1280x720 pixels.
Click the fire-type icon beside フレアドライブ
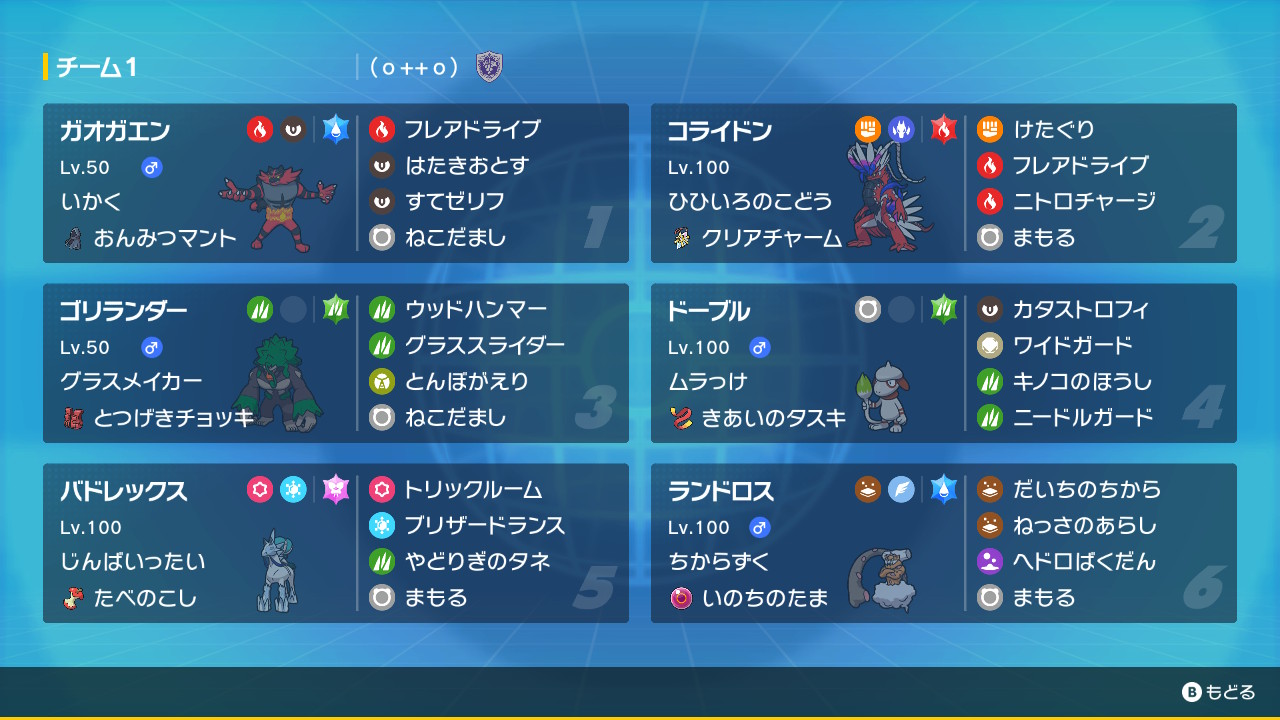(382, 130)
